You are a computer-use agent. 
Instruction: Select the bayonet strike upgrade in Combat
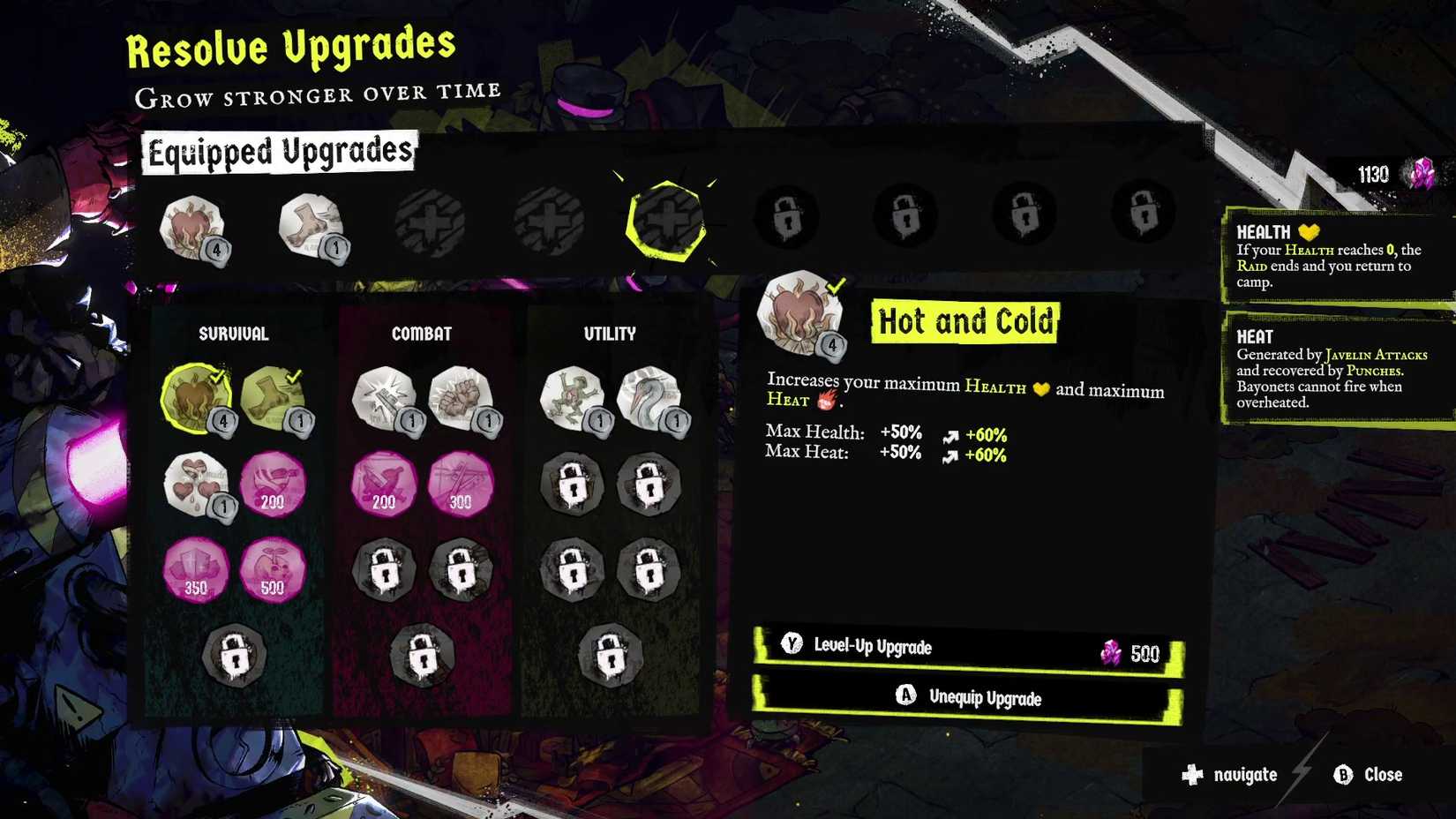pos(386,395)
